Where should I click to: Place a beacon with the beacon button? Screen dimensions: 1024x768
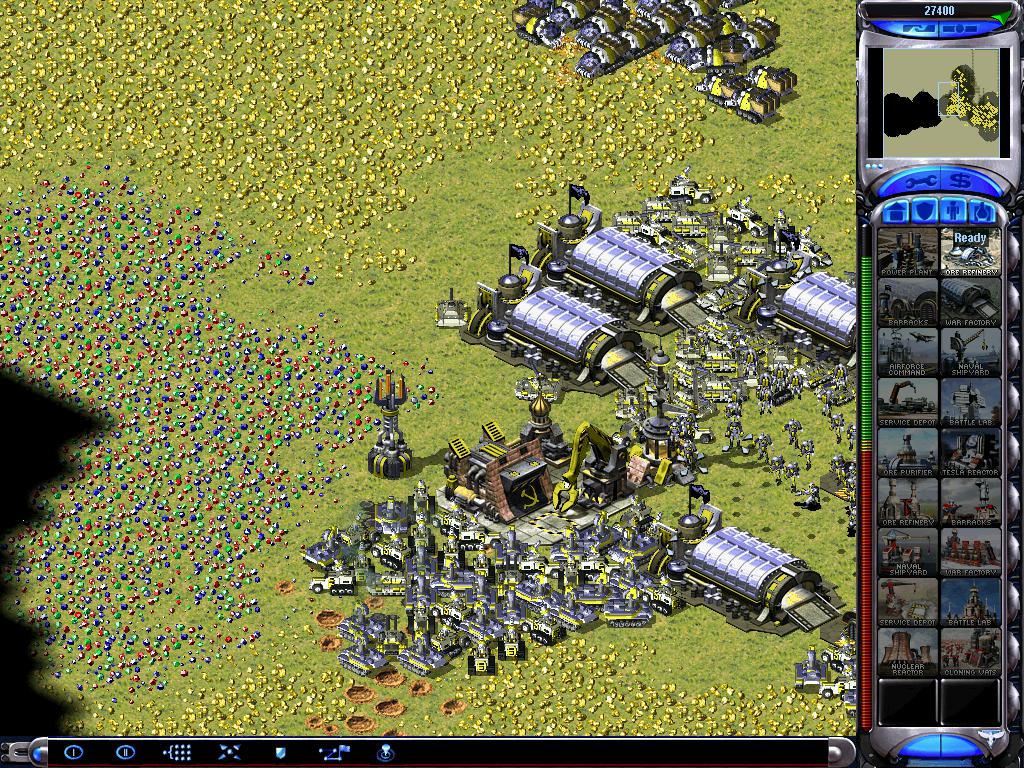coord(385,751)
